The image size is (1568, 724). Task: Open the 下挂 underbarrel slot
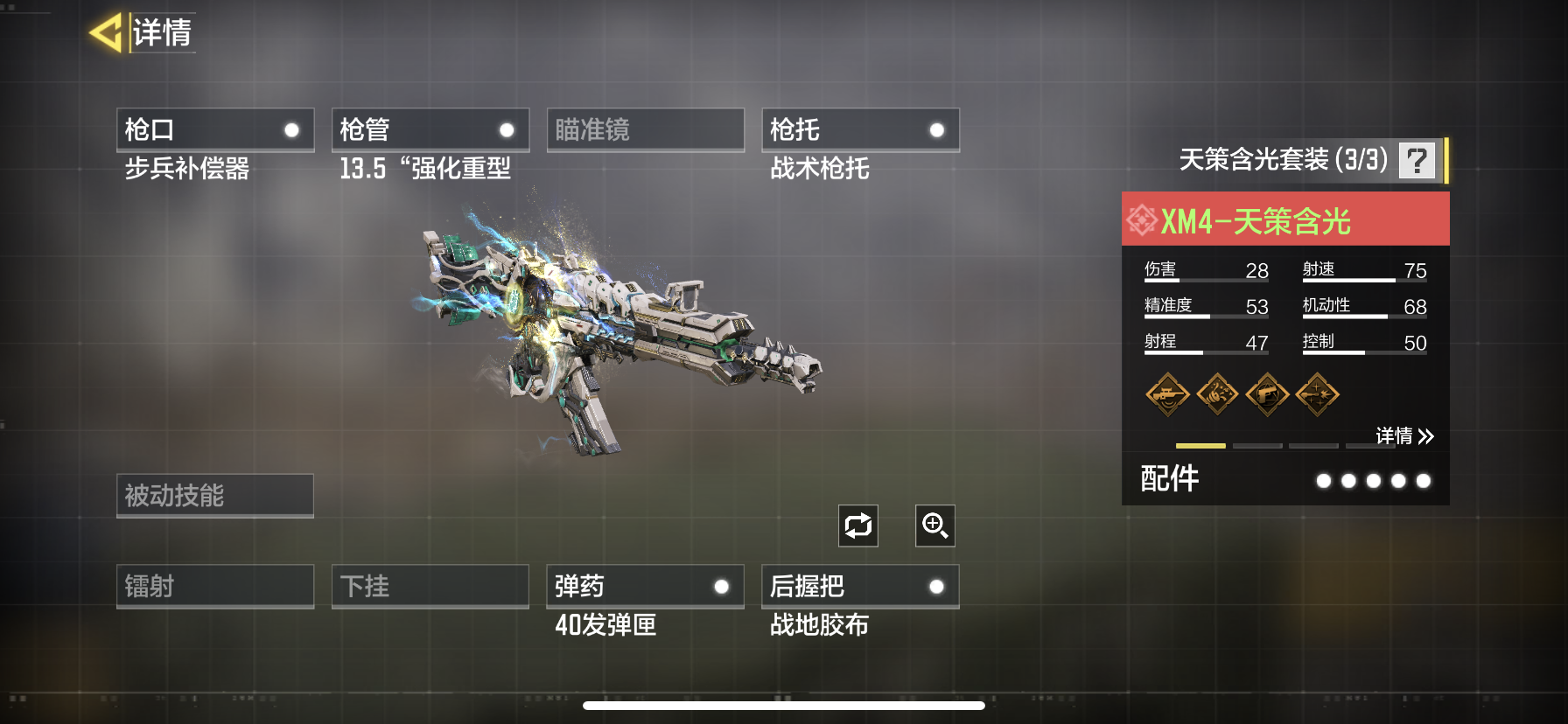click(430, 586)
